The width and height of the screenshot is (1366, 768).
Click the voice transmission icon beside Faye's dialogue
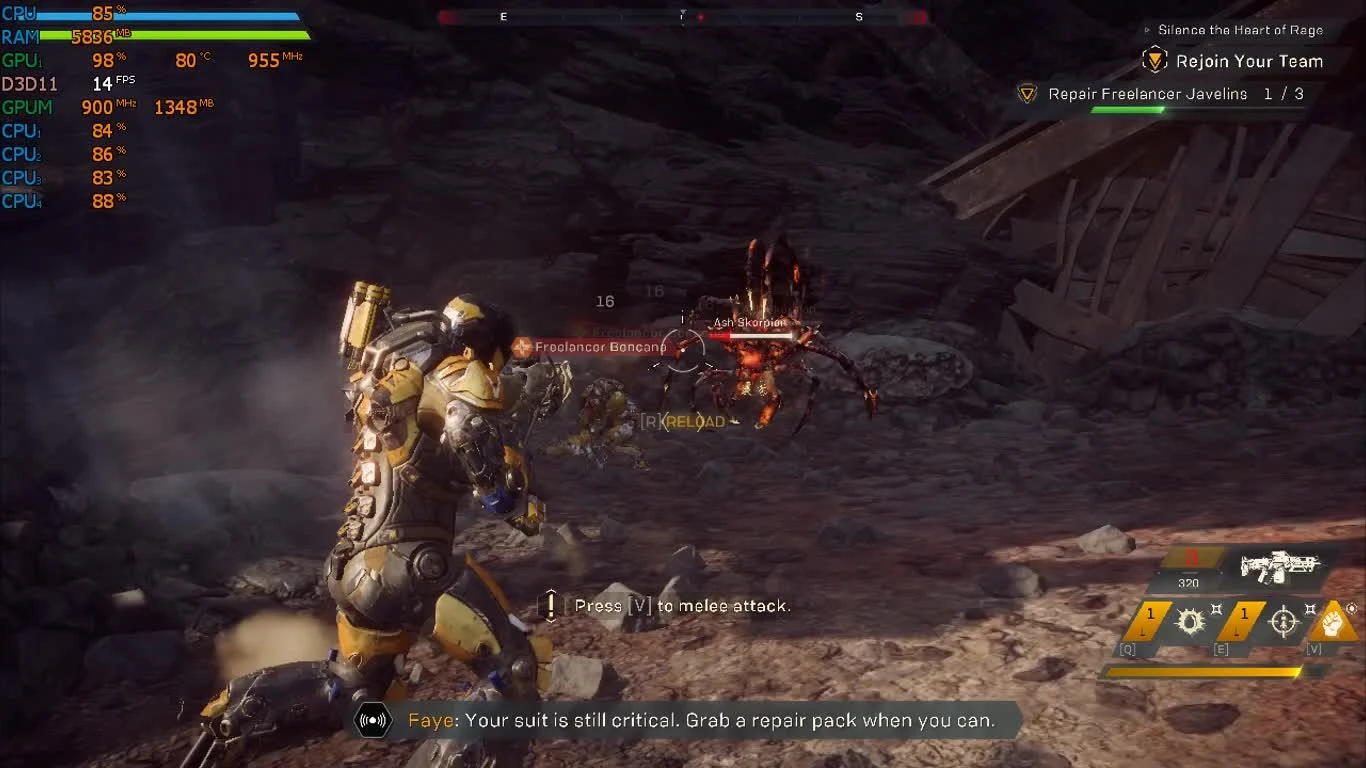click(x=372, y=719)
